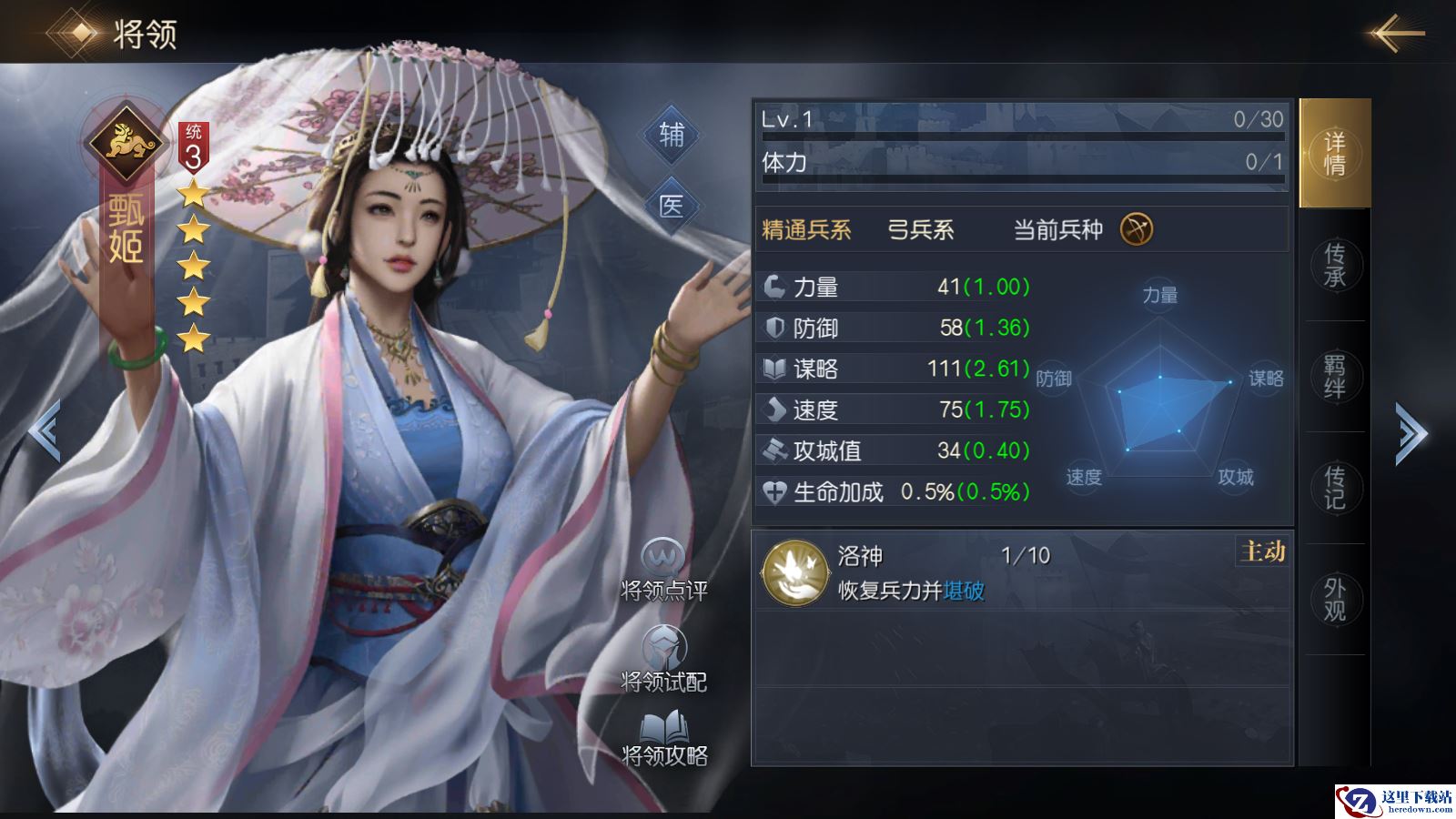View the previous general with left arrow
Image resolution: width=1456 pixels, height=819 pixels.
45,430
